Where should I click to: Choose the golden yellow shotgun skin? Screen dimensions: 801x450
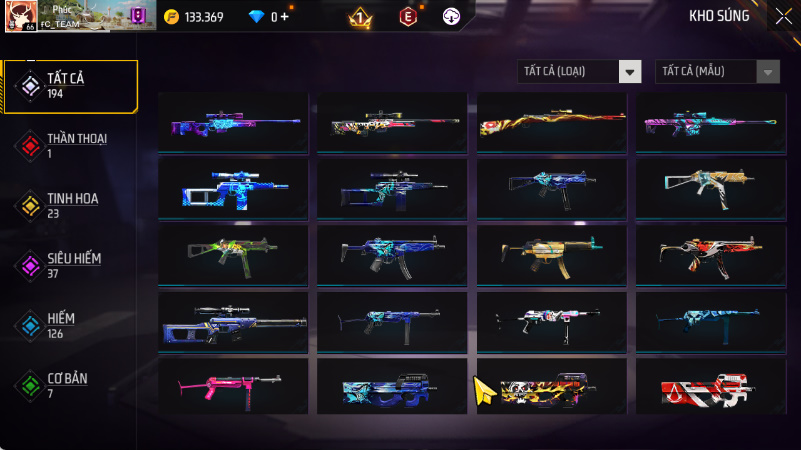(551, 122)
